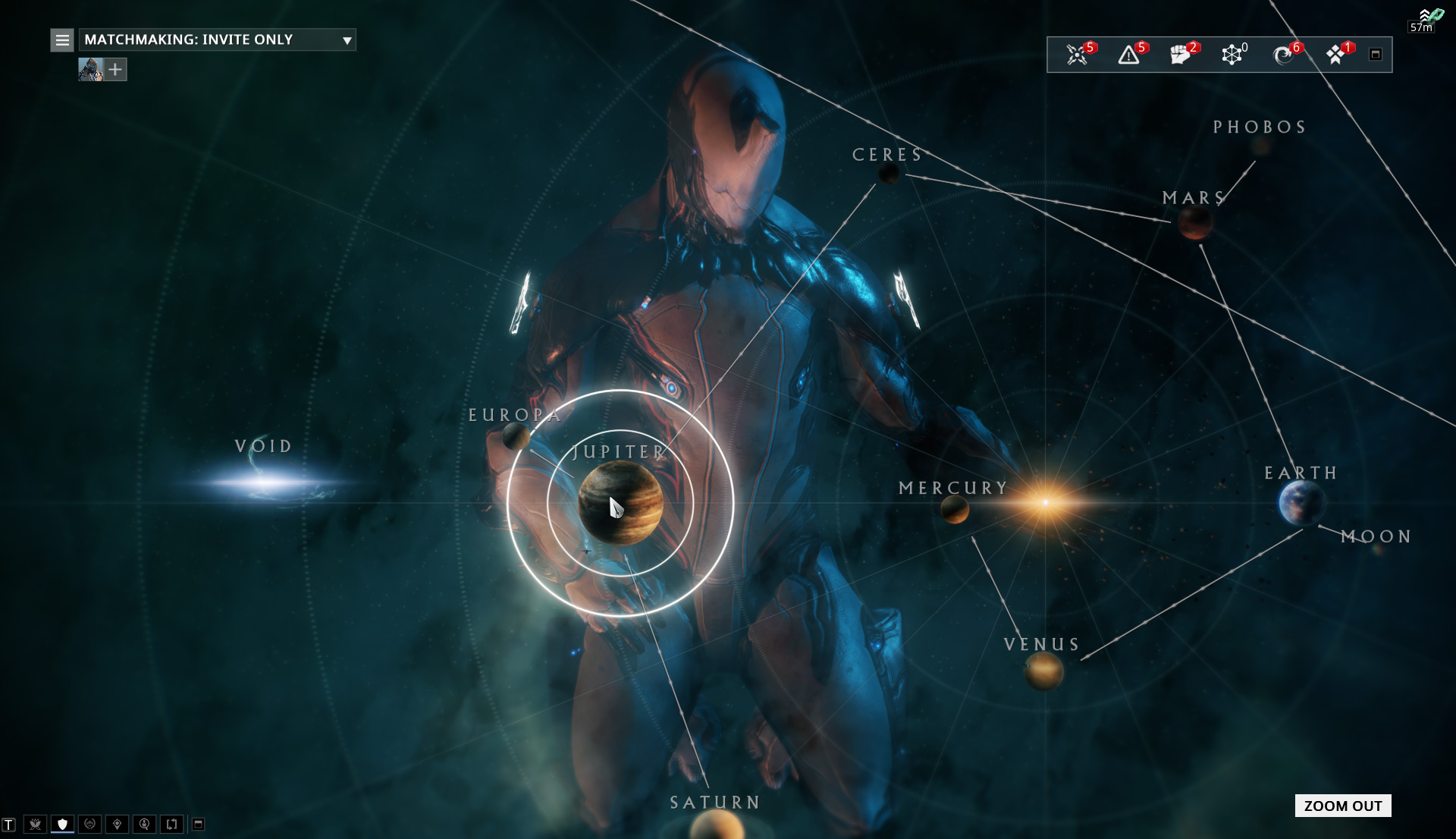1456x839 pixels.
Task: Open the swirl void fissures list
Action: click(1283, 55)
